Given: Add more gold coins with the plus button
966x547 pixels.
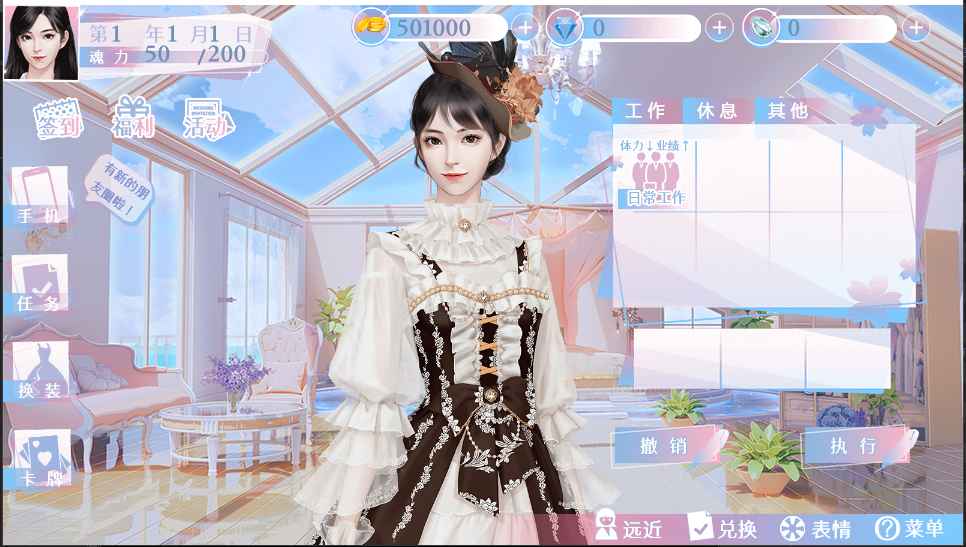Looking at the screenshot, I should click(x=525, y=28).
